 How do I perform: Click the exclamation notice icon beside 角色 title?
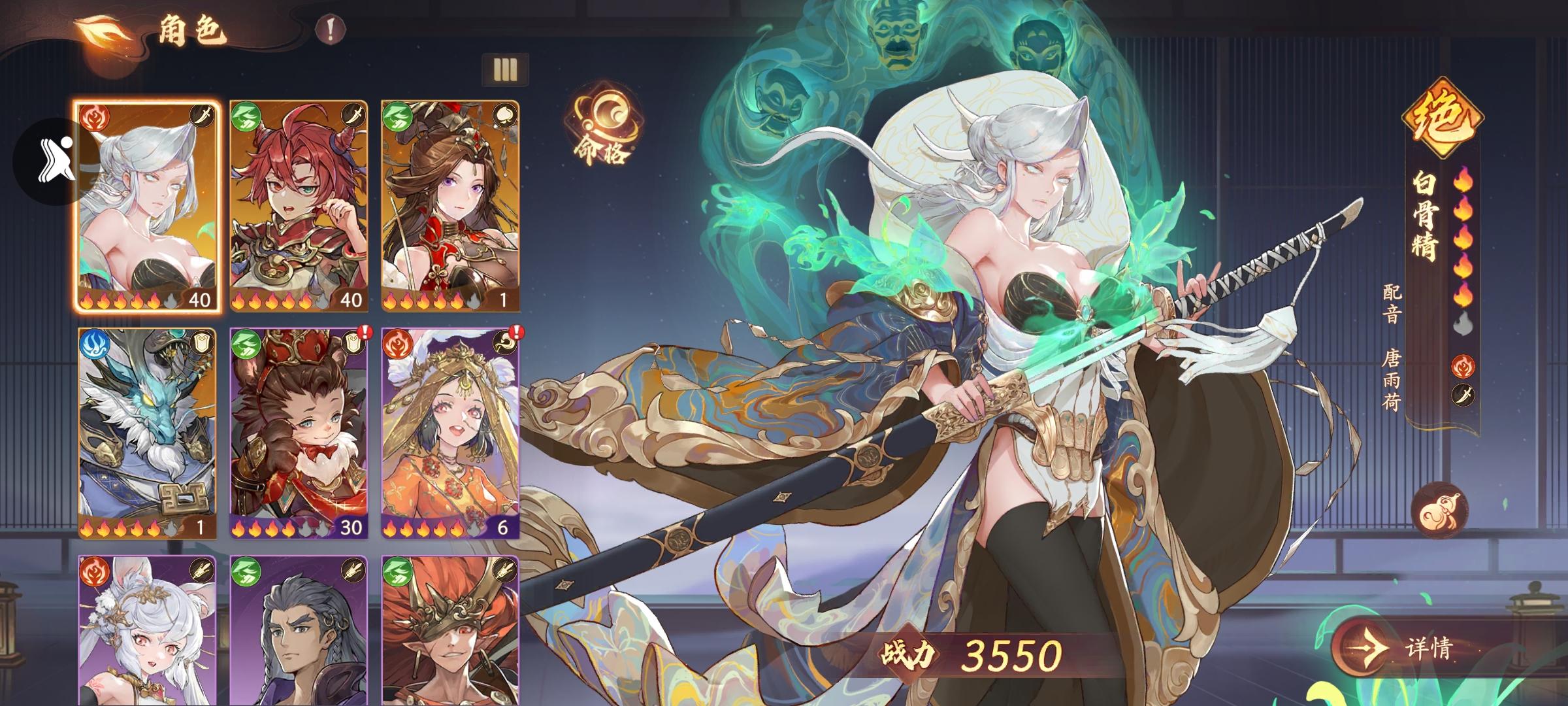coord(330,30)
